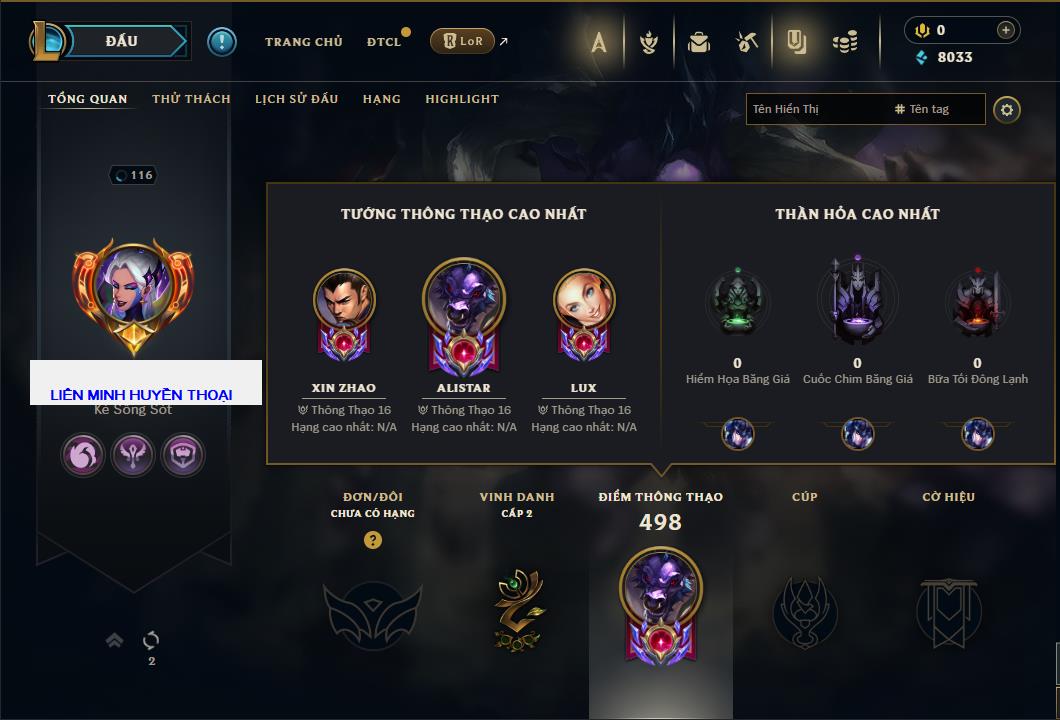This screenshot has width=1060, height=720.
Task: Go to ĐTCL game mode
Action: (x=384, y=42)
